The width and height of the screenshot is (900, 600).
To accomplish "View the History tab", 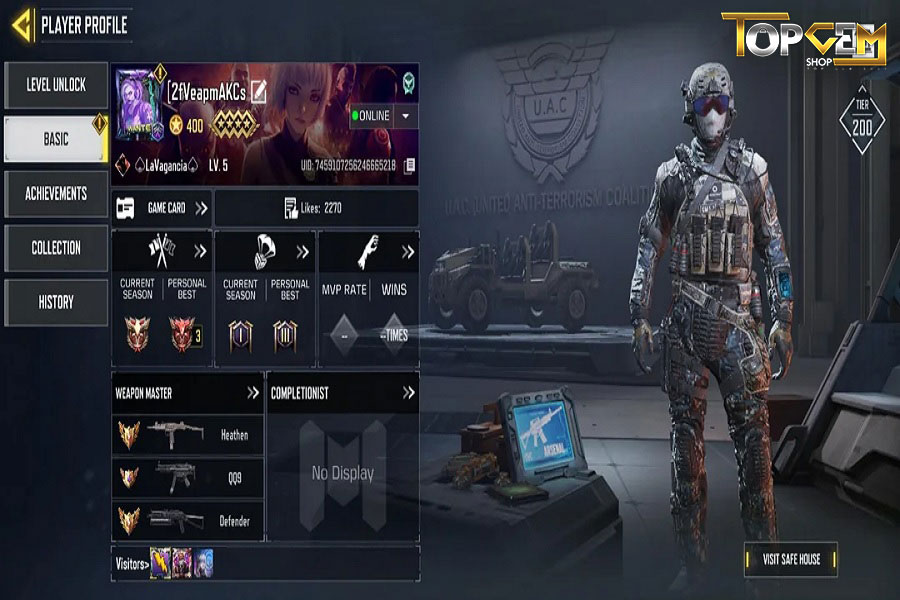I will click(56, 302).
